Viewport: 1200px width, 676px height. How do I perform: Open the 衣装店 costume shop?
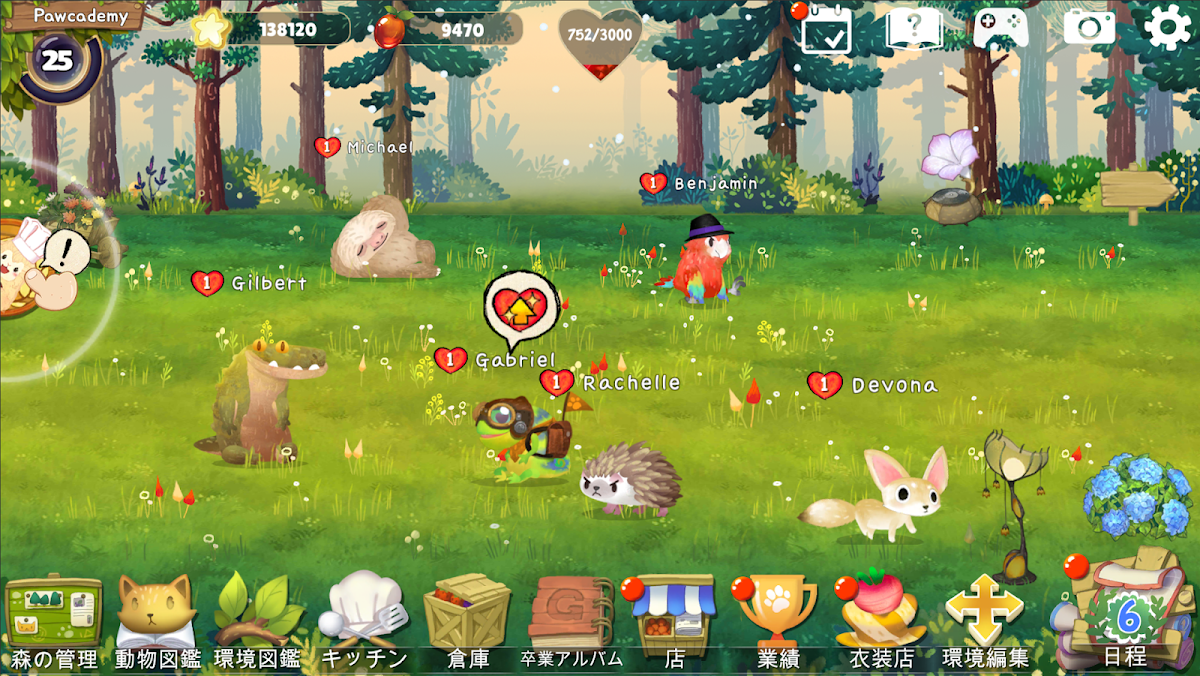881,615
